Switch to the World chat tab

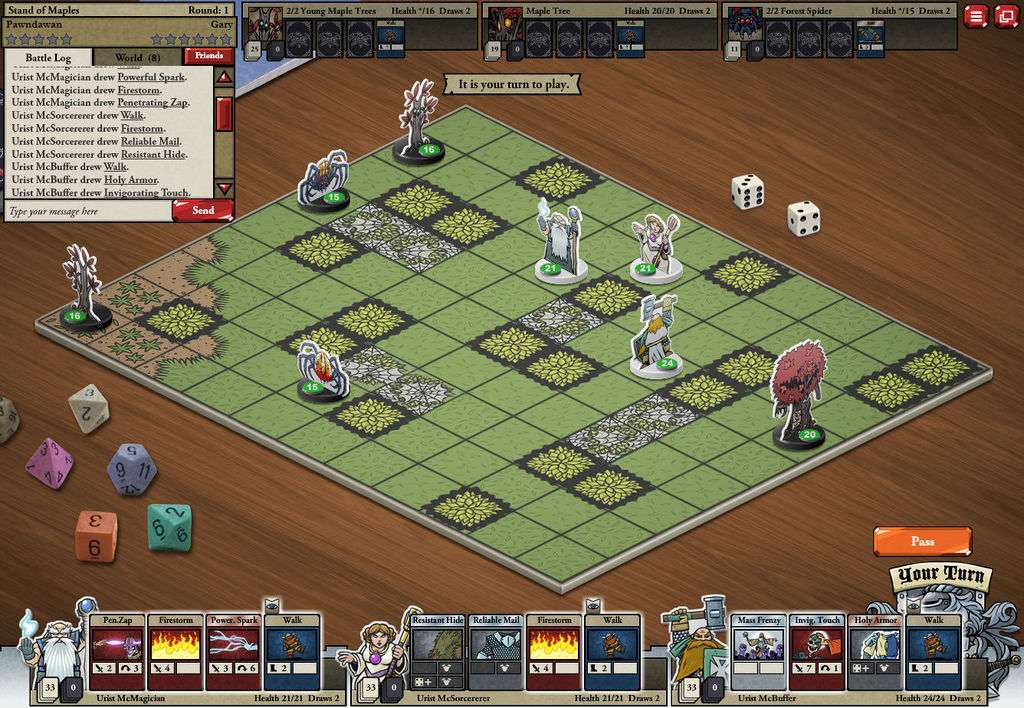pyautogui.click(x=138, y=57)
